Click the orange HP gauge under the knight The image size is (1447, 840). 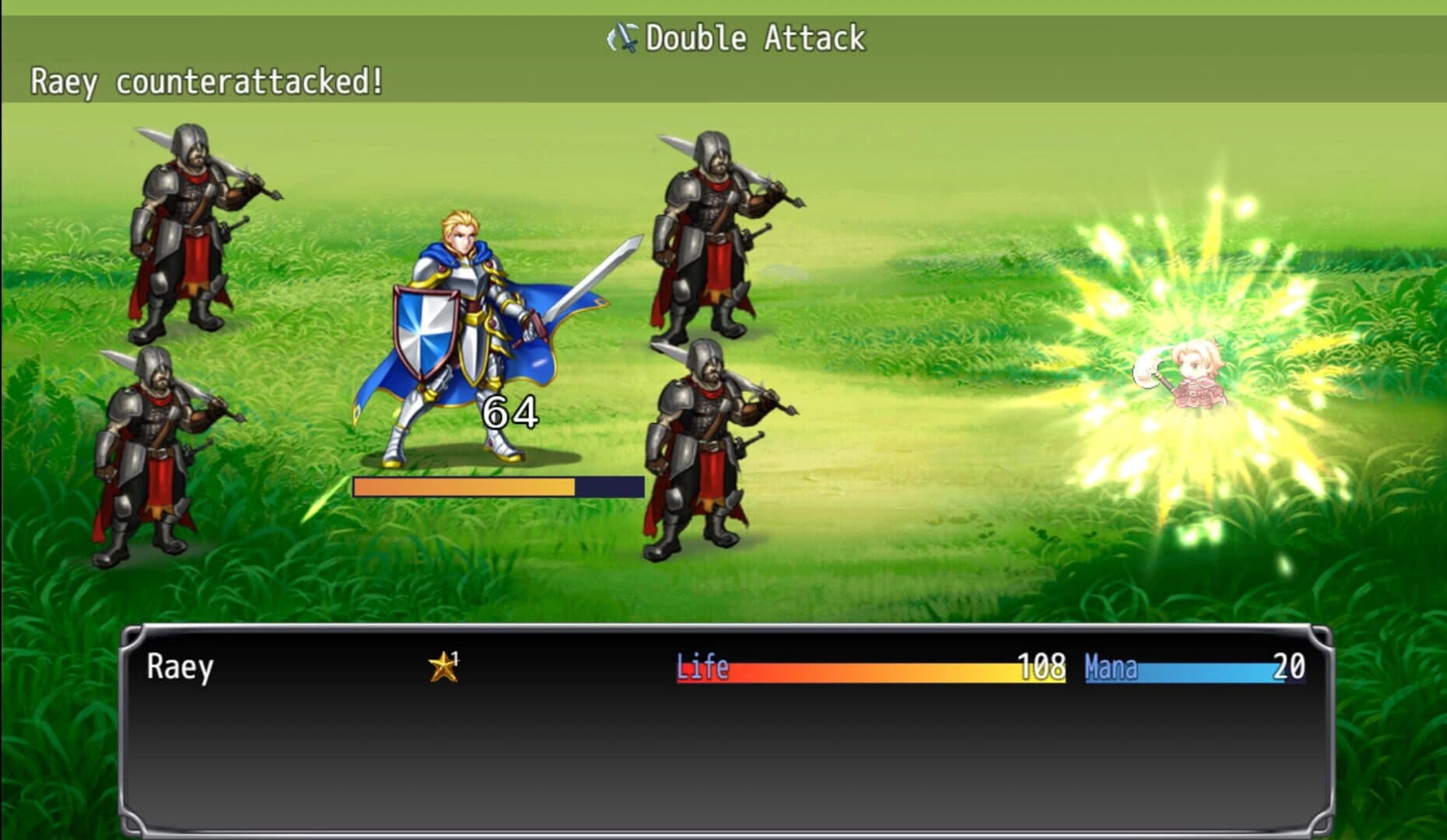tap(463, 485)
